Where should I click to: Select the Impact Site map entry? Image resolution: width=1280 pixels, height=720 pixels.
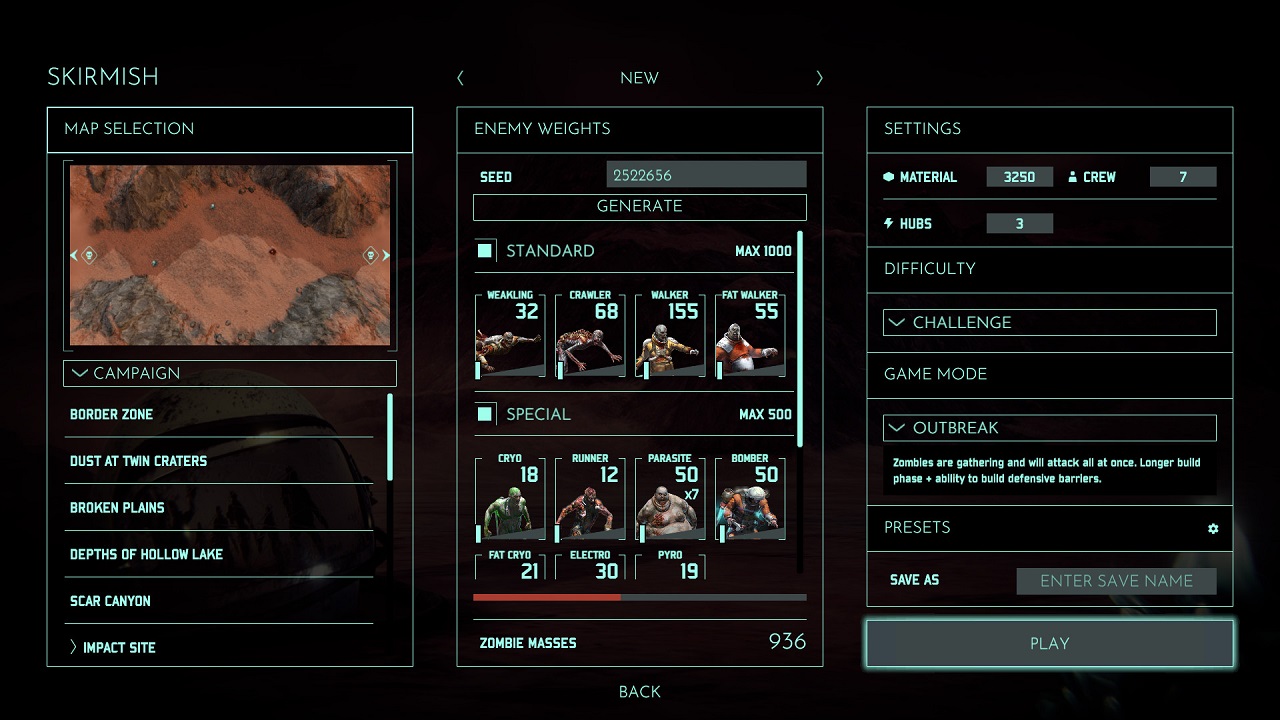(x=119, y=647)
